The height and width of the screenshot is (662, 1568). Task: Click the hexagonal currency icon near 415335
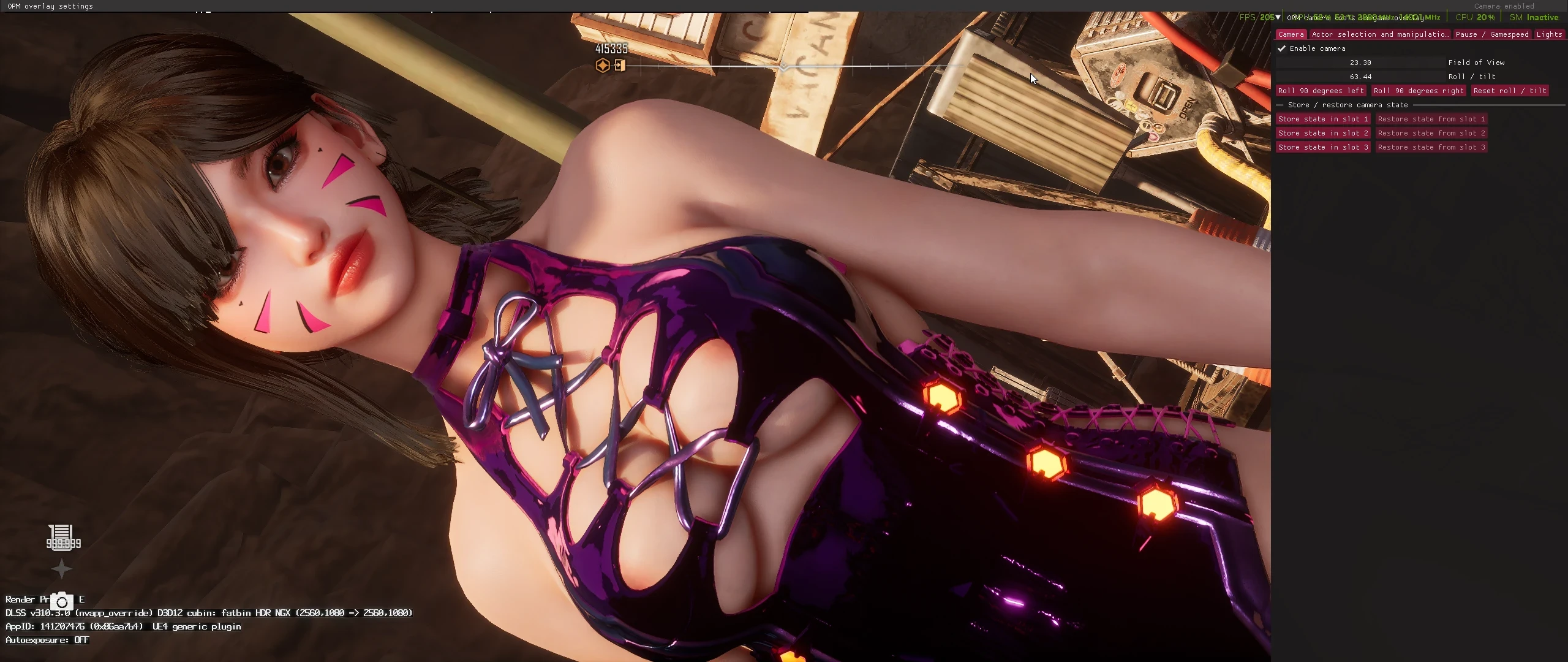pyautogui.click(x=603, y=65)
